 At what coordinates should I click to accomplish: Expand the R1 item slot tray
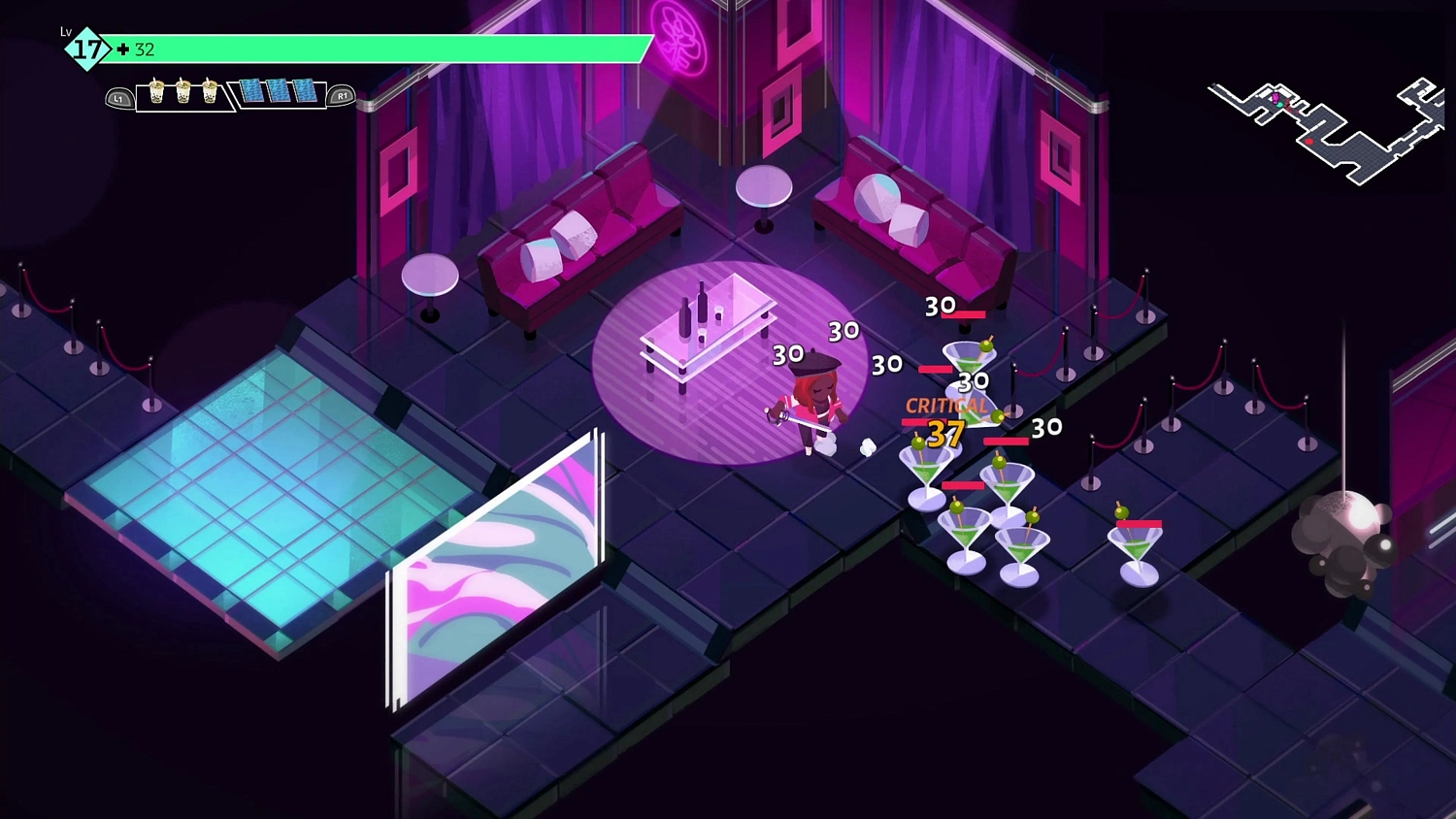click(342, 96)
